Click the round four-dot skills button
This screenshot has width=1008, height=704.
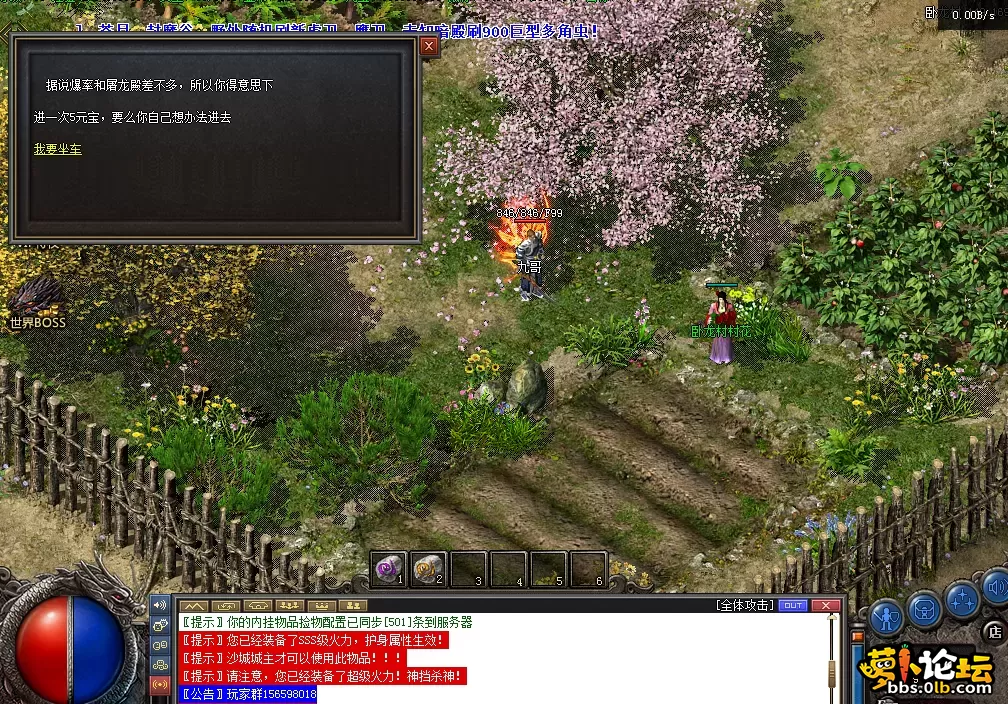962,598
